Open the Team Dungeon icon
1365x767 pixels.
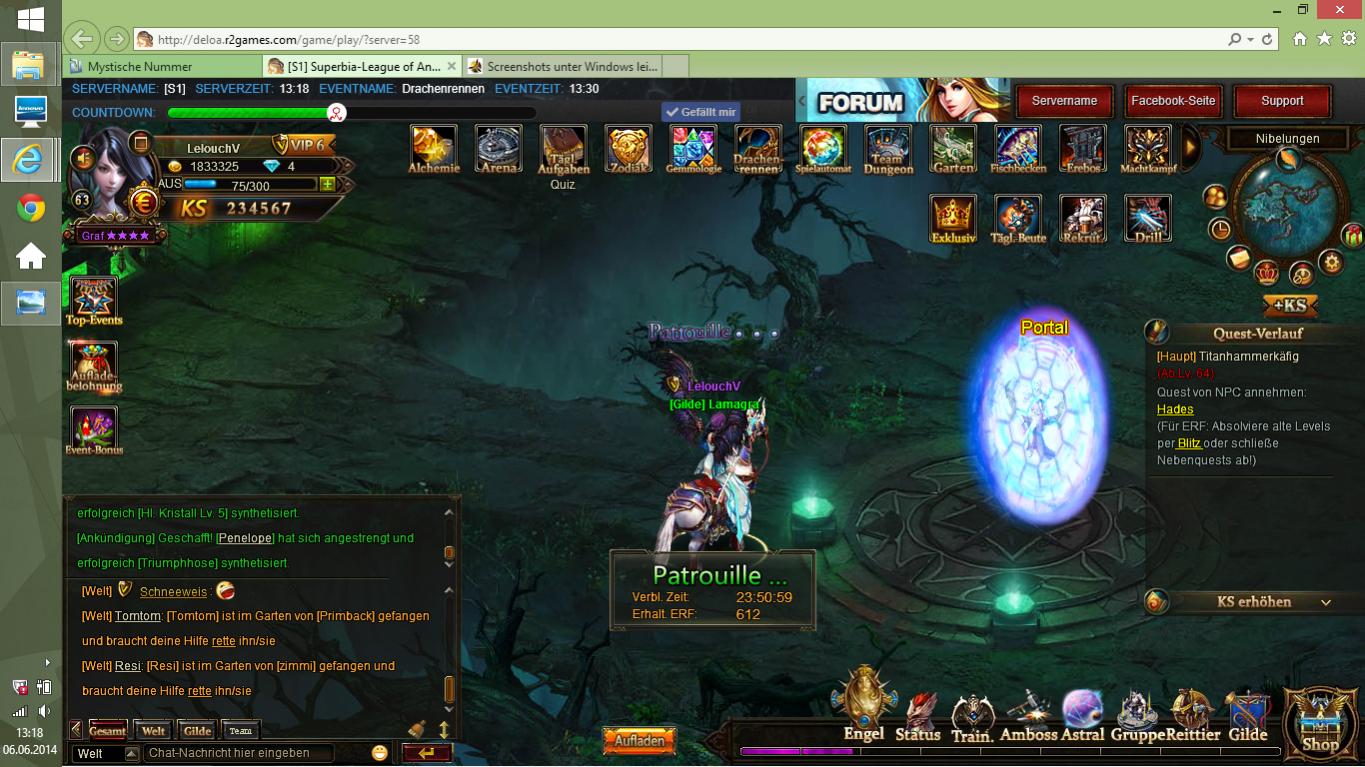pos(887,147)
